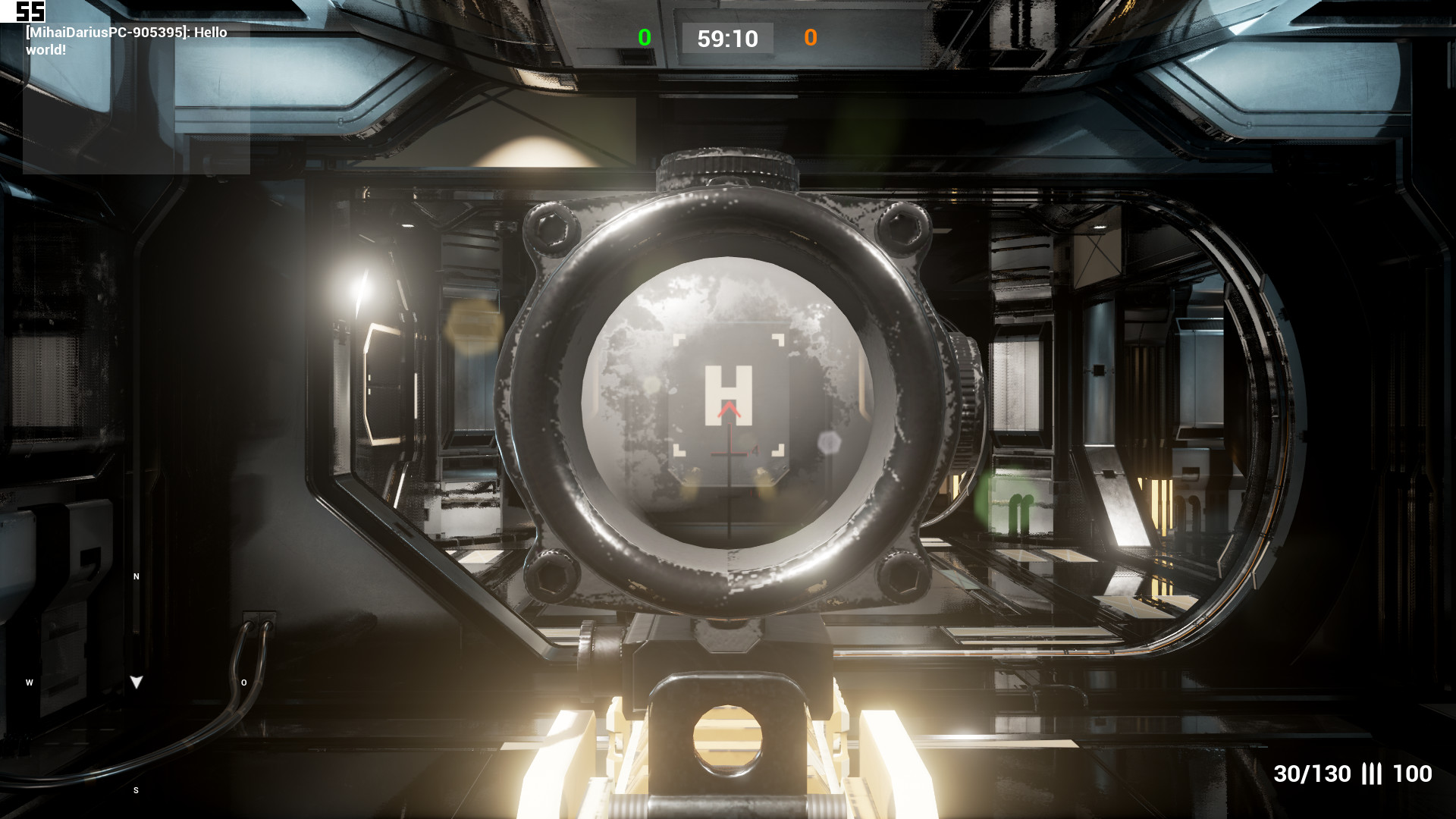The width and height of the screenshot is (1456, 819).
Task: Select the S compass marker
Action: pos(135,789)
